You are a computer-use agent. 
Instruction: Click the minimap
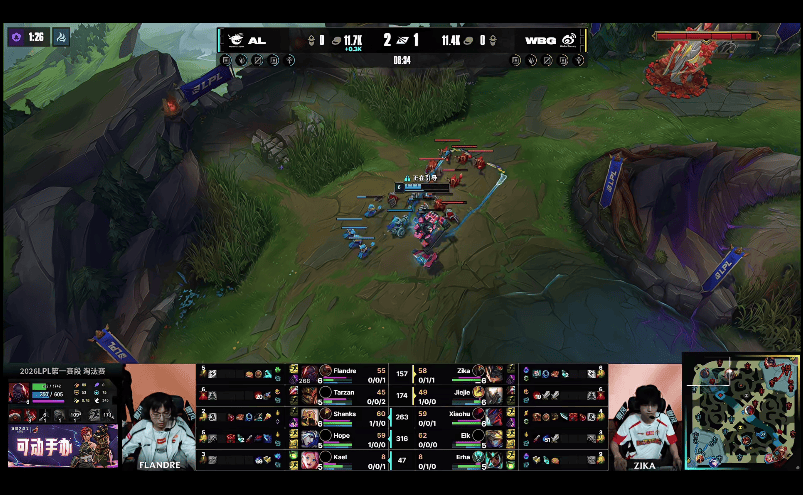pos(741,411)
